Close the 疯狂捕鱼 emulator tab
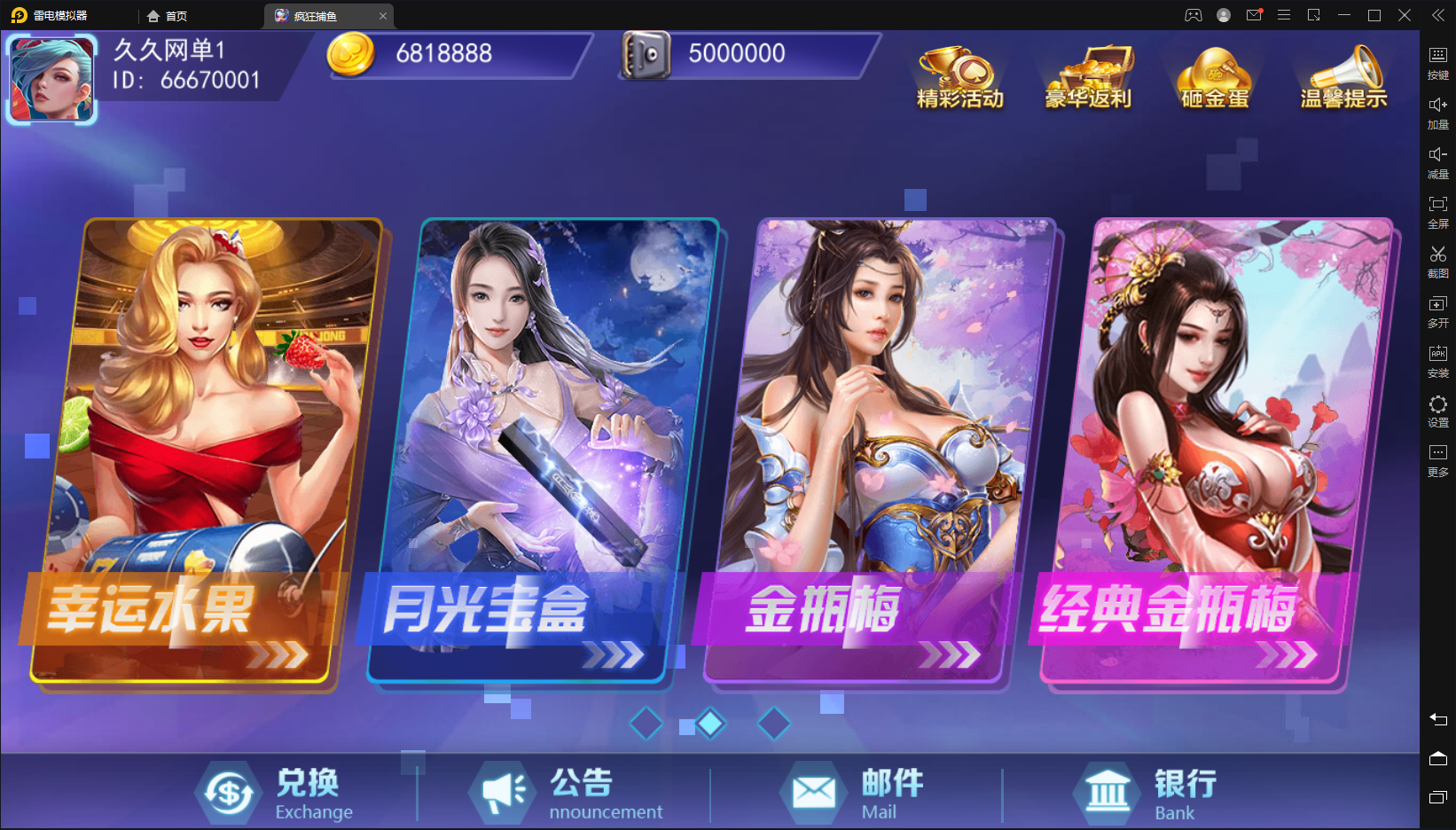The image size is (1456, 830). click(x=383, y=16)
